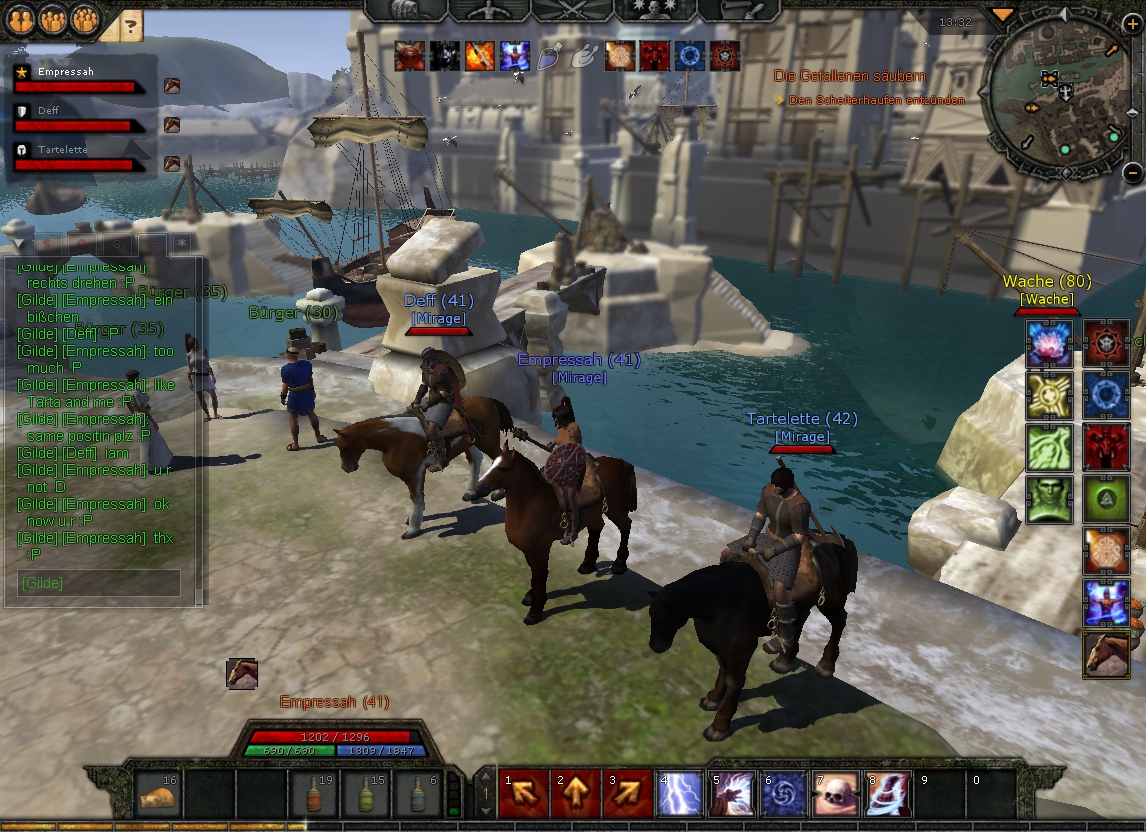
Task: Click the horse mount icon in the side bar
Action: (1106, 655)
